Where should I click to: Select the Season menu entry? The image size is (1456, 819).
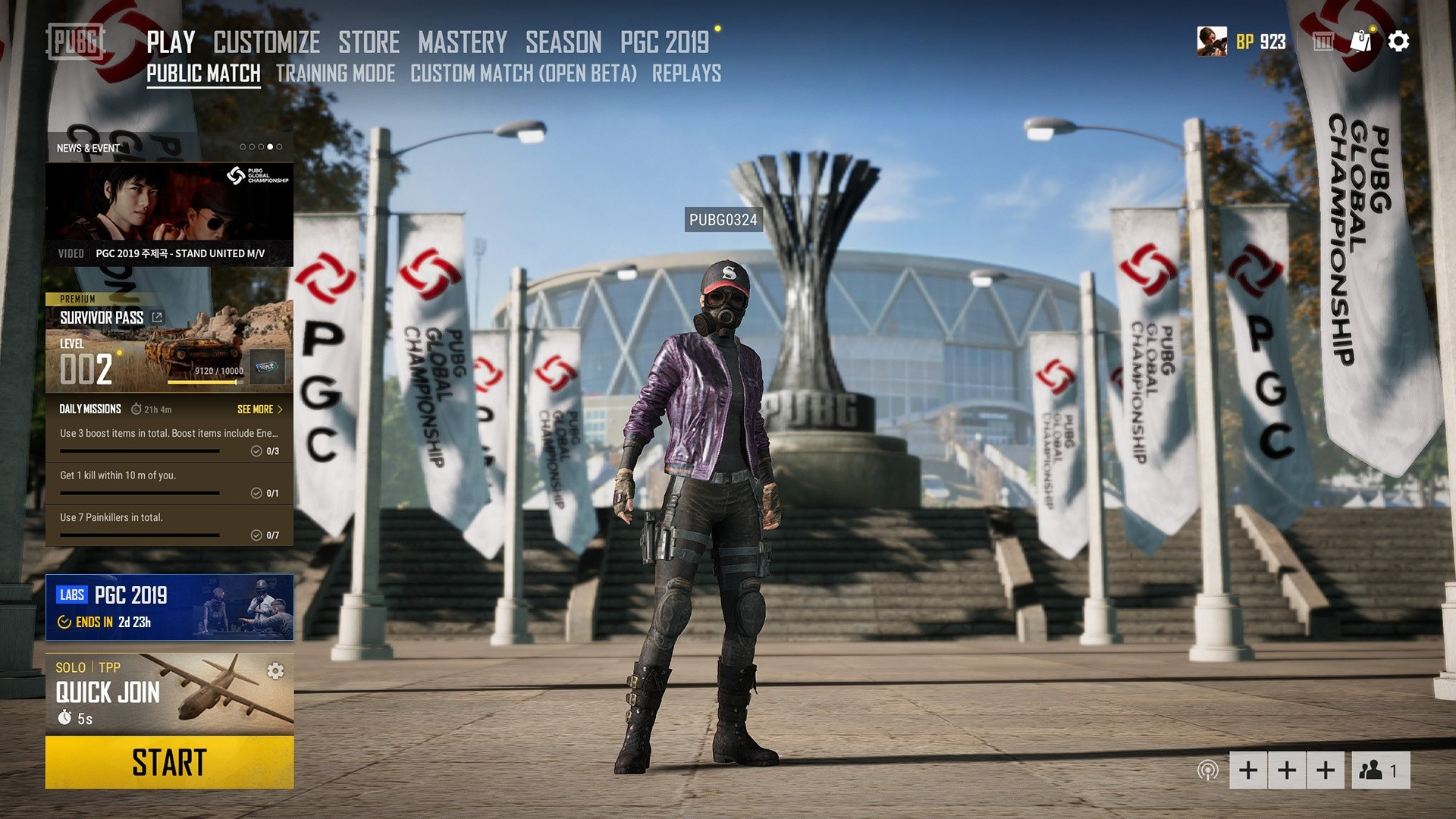[x=563, y=42]
